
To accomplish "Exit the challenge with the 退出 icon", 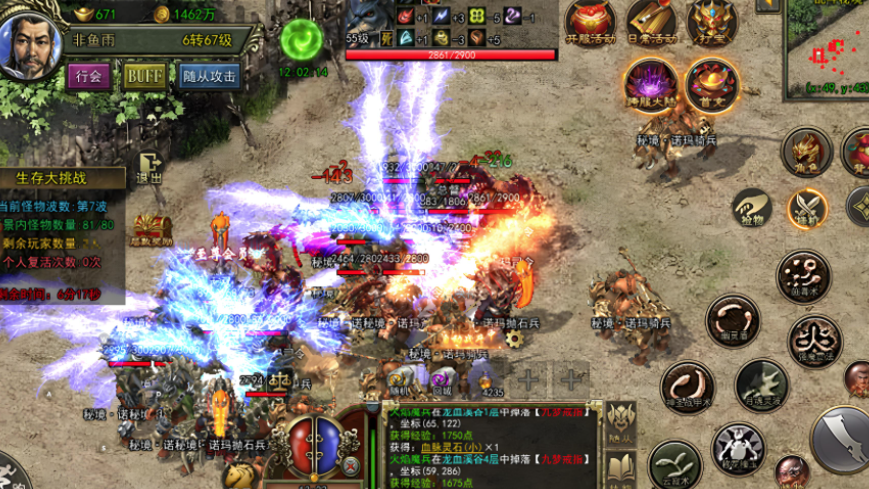I will (x=150, y=167).
